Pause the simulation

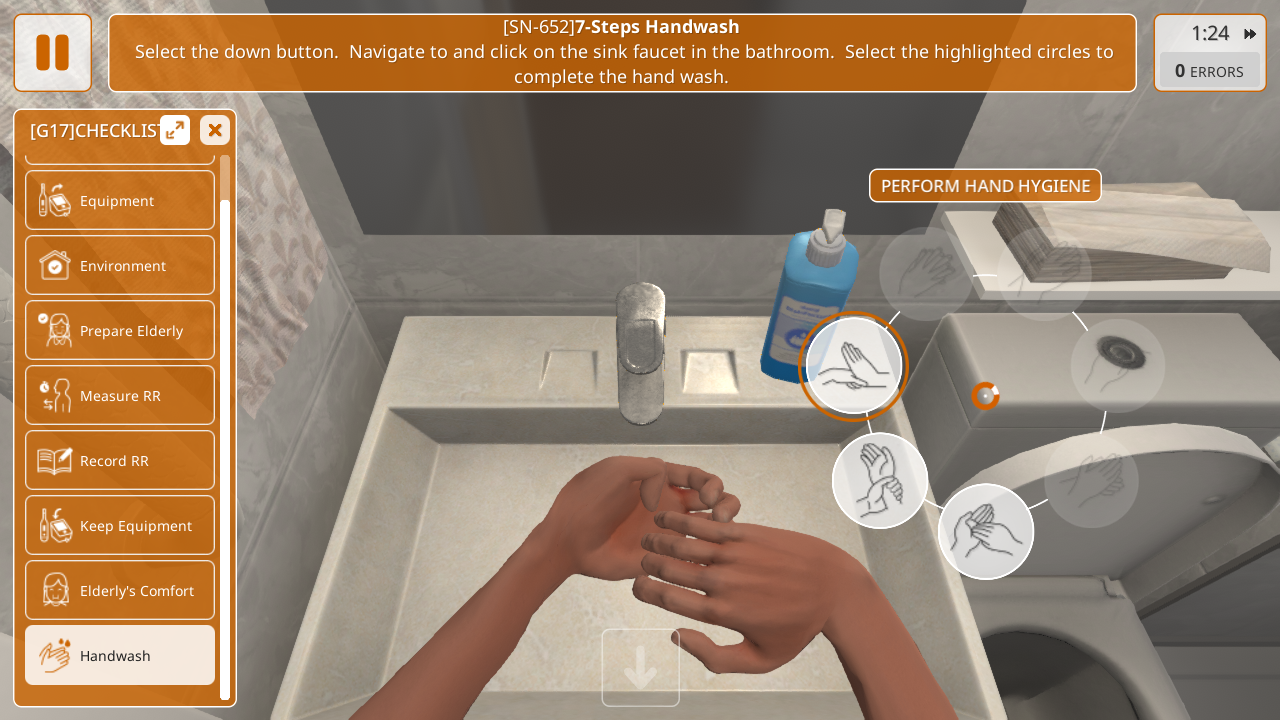(52, 52)
